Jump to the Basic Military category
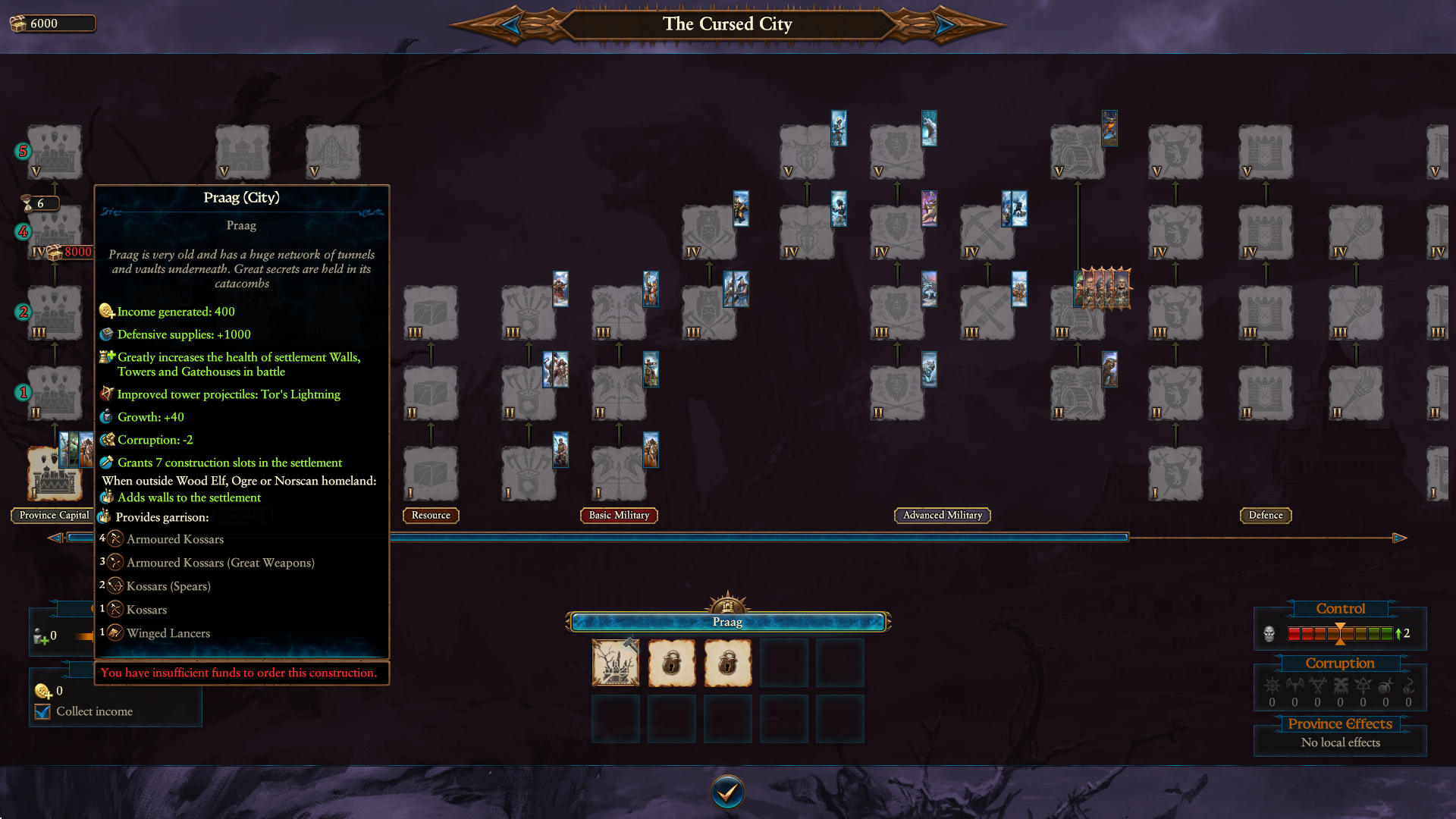Screen dimensions: 1456x819 [x=619, y=516]
